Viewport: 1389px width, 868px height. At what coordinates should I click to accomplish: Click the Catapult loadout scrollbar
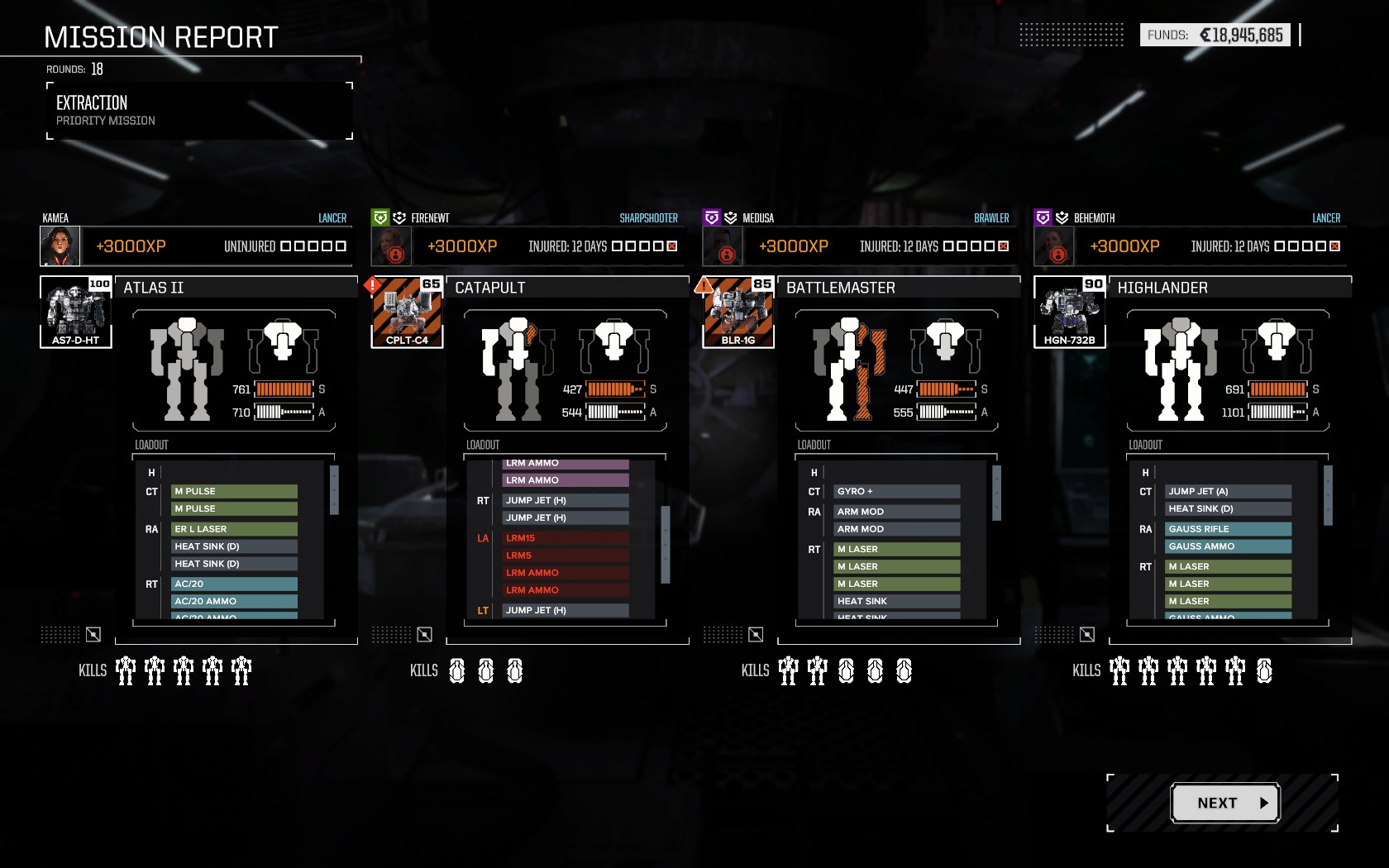coord(665,544)
